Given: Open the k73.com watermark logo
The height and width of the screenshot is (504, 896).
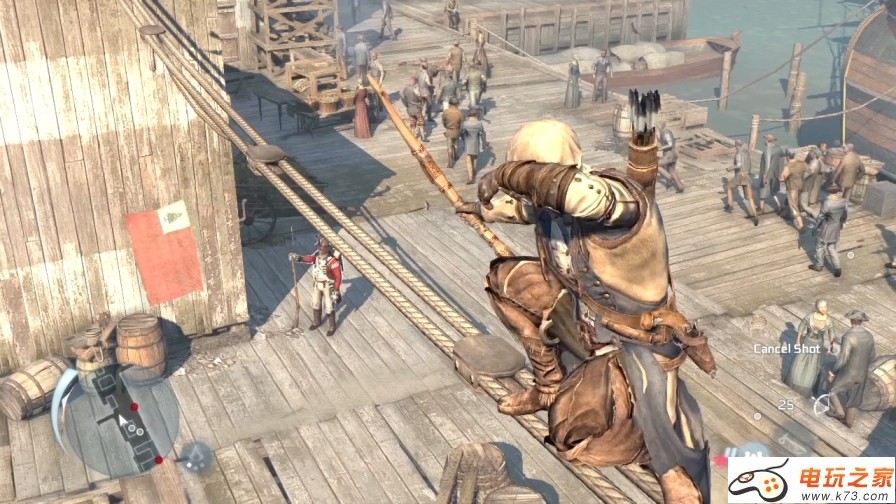Looking at the screenshot, I should (810, 482).
